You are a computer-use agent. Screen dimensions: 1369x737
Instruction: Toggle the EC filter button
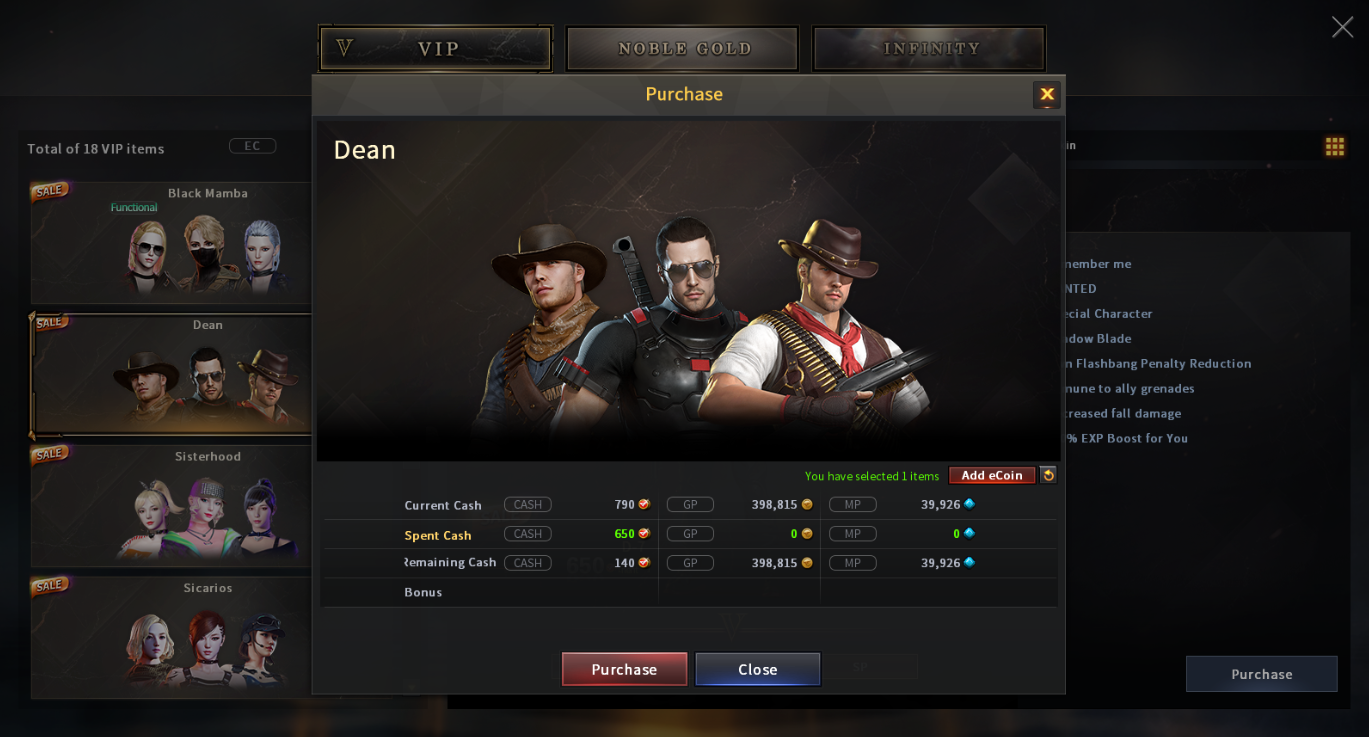252,146
